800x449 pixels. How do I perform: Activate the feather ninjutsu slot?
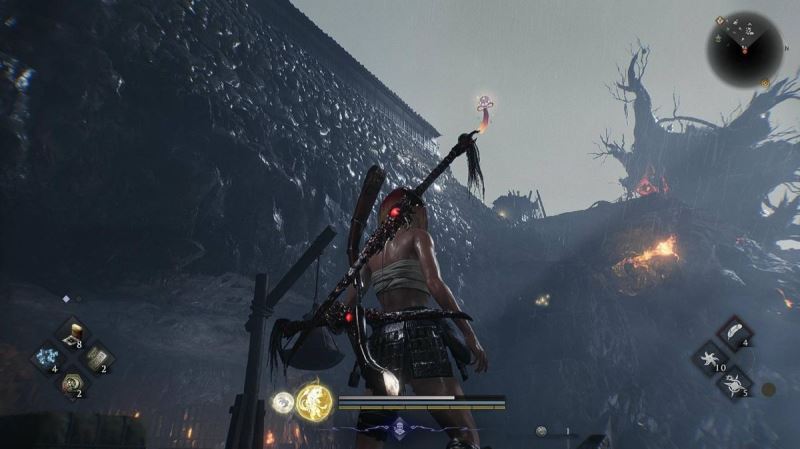734,334
